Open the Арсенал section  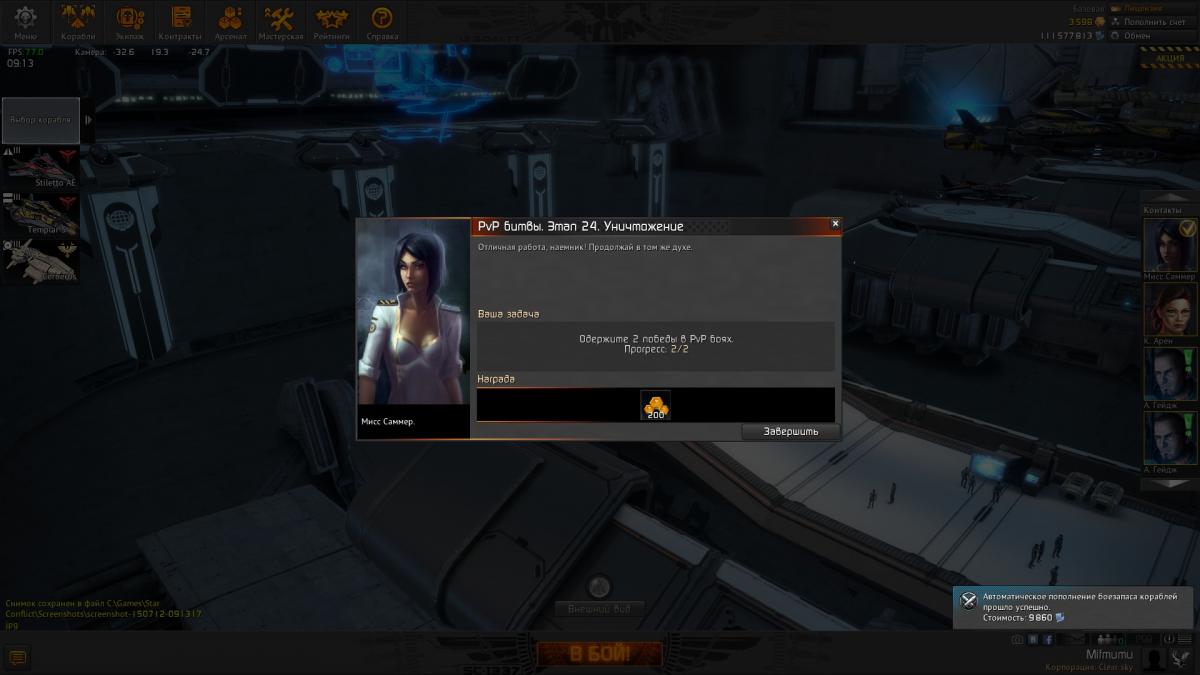(x=231, y=22)
